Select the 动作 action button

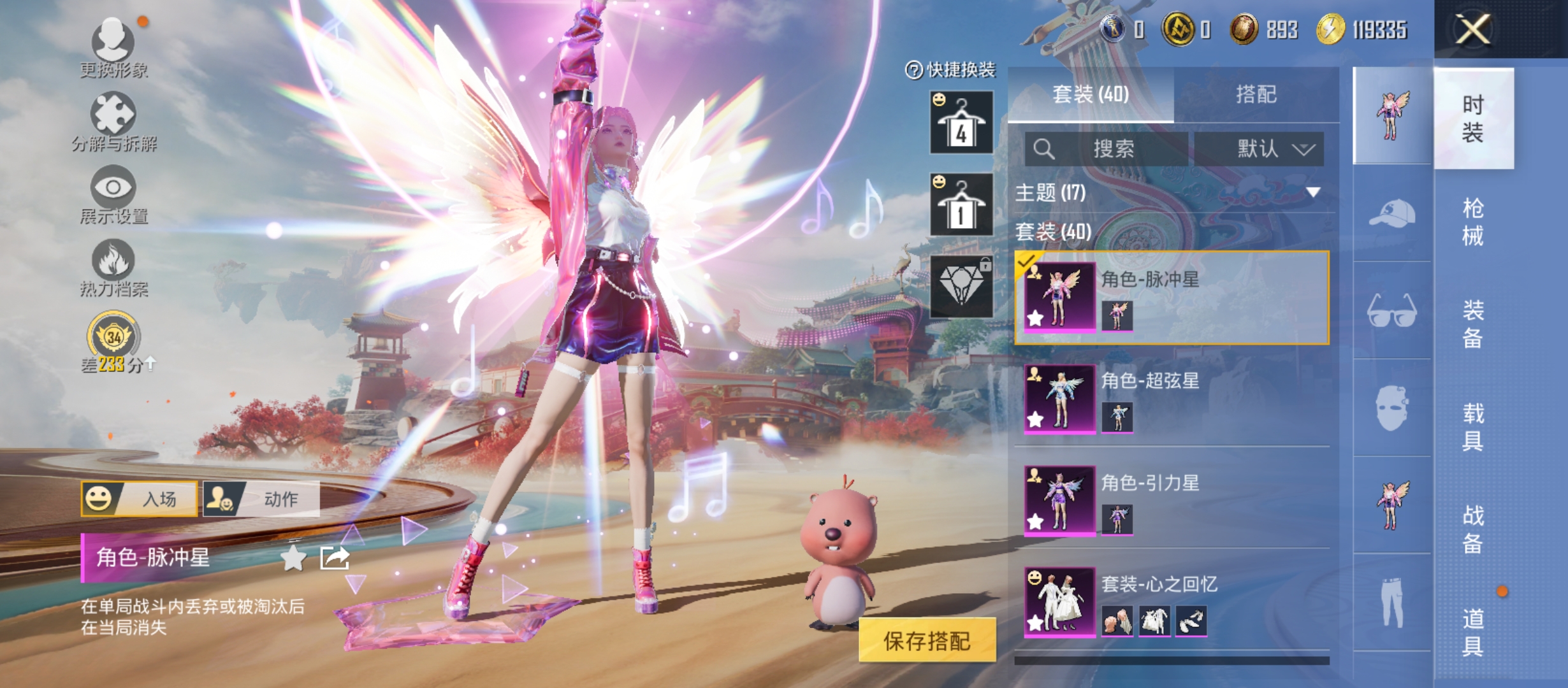point(261,498)
